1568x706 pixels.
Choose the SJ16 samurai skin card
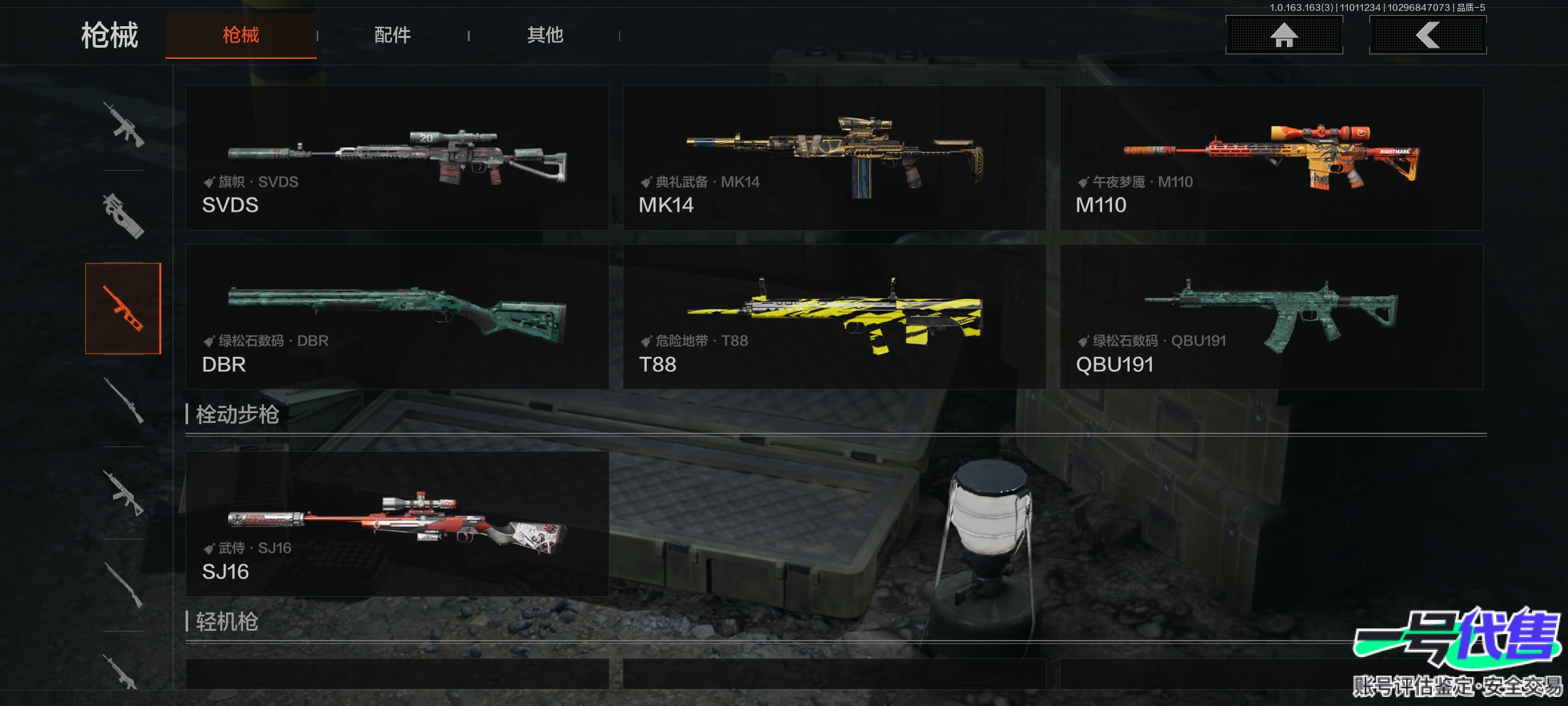tap(397, 524)
